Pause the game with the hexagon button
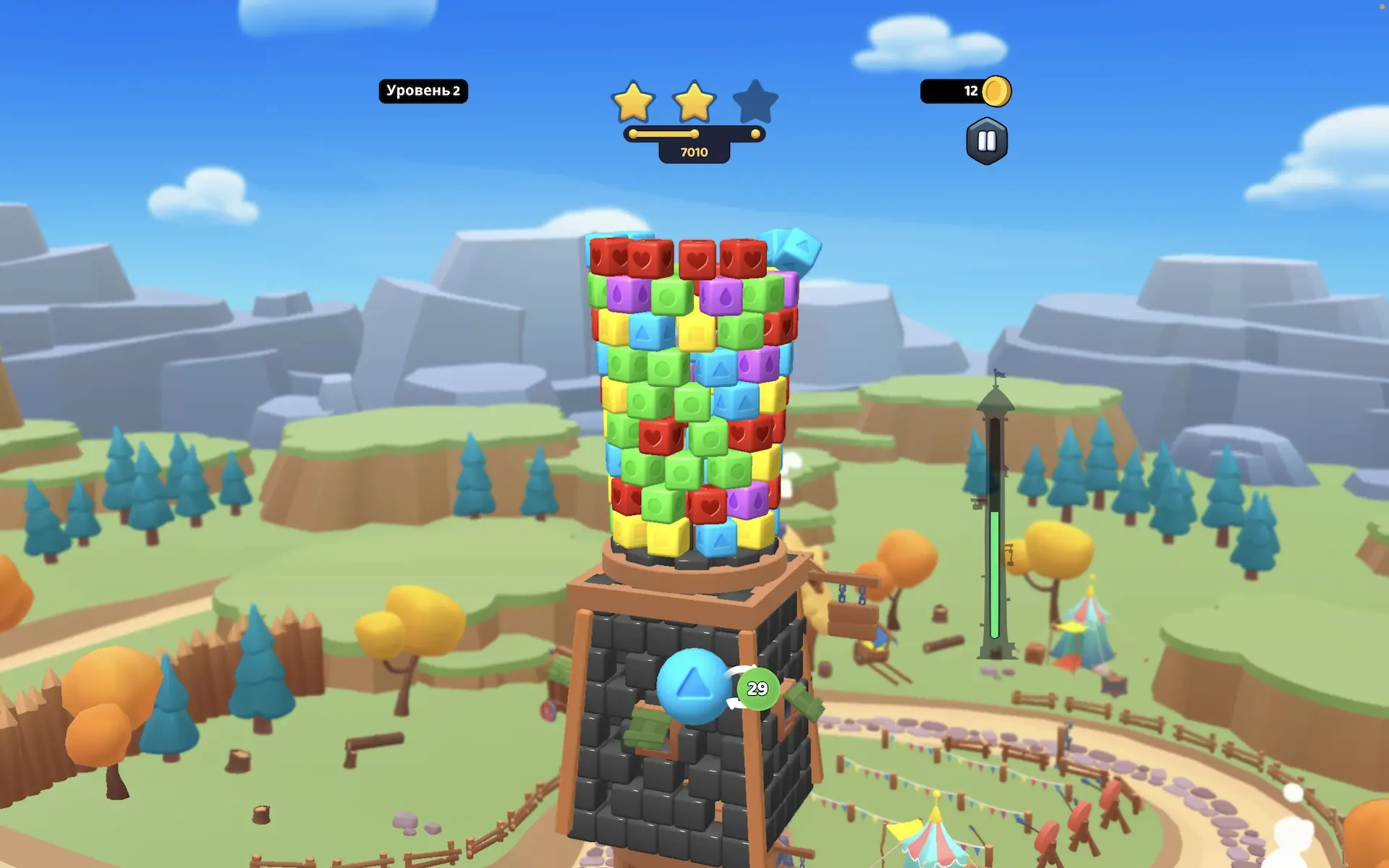1389x868 pixels. coord(987,141)
